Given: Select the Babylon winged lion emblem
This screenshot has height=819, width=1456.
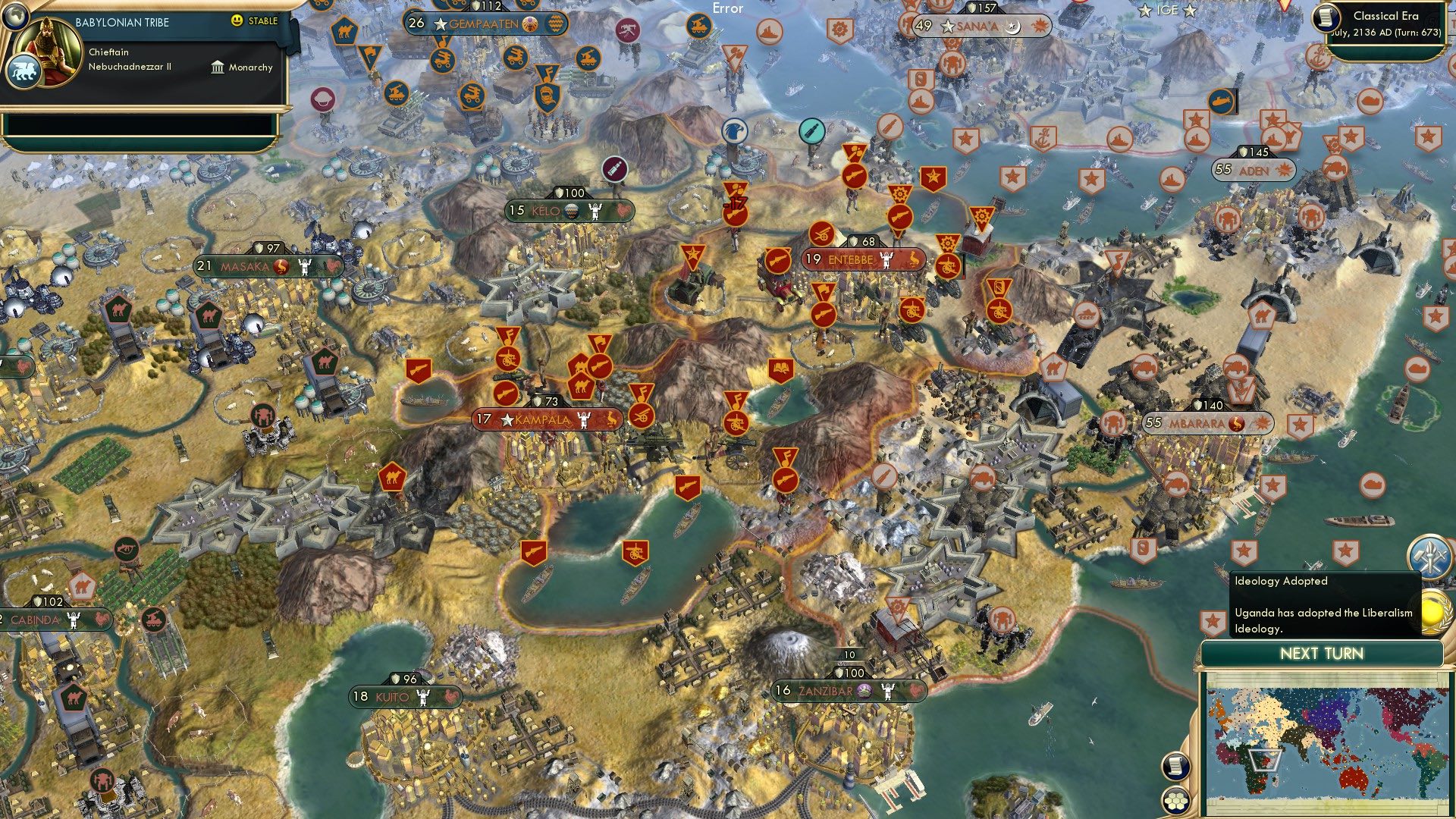Looking at the screenshot, I should (25, 68).
